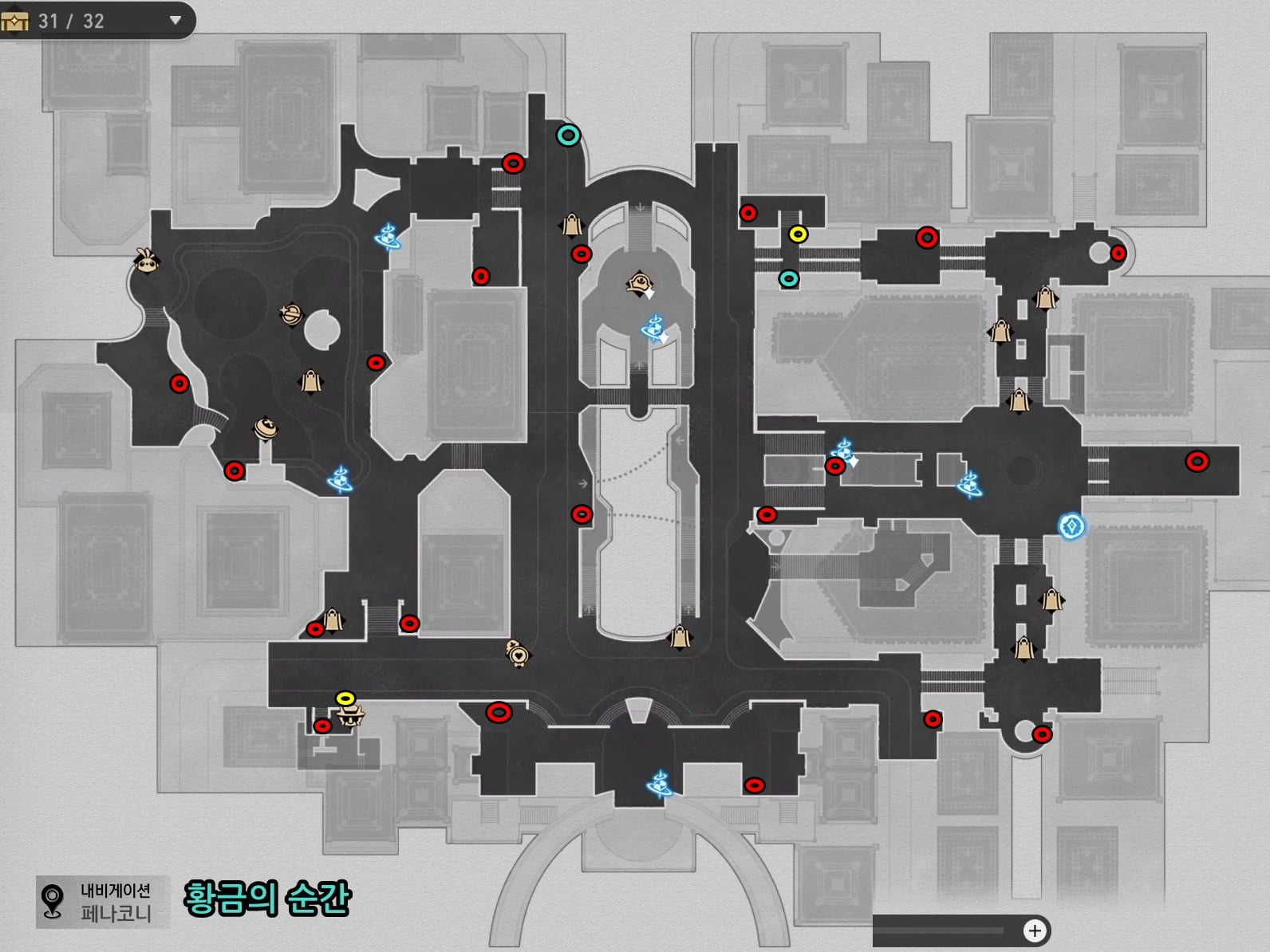The image size is (1270, 952).
Task: Click the shopping bag beside the planet icon
Action: click(310, 382)
